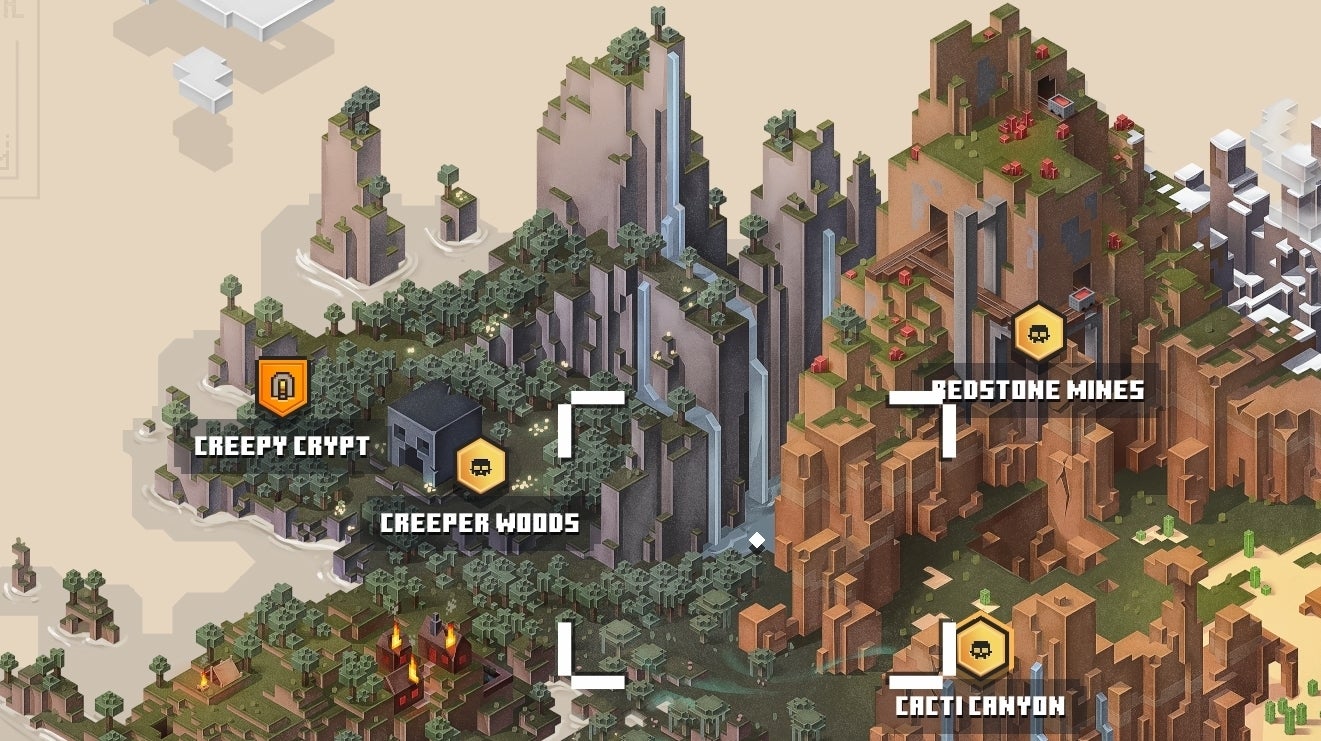Select the white diamond waypoint marker
The width and height of the screenshot is (1321, 741).
coord(758,540)
